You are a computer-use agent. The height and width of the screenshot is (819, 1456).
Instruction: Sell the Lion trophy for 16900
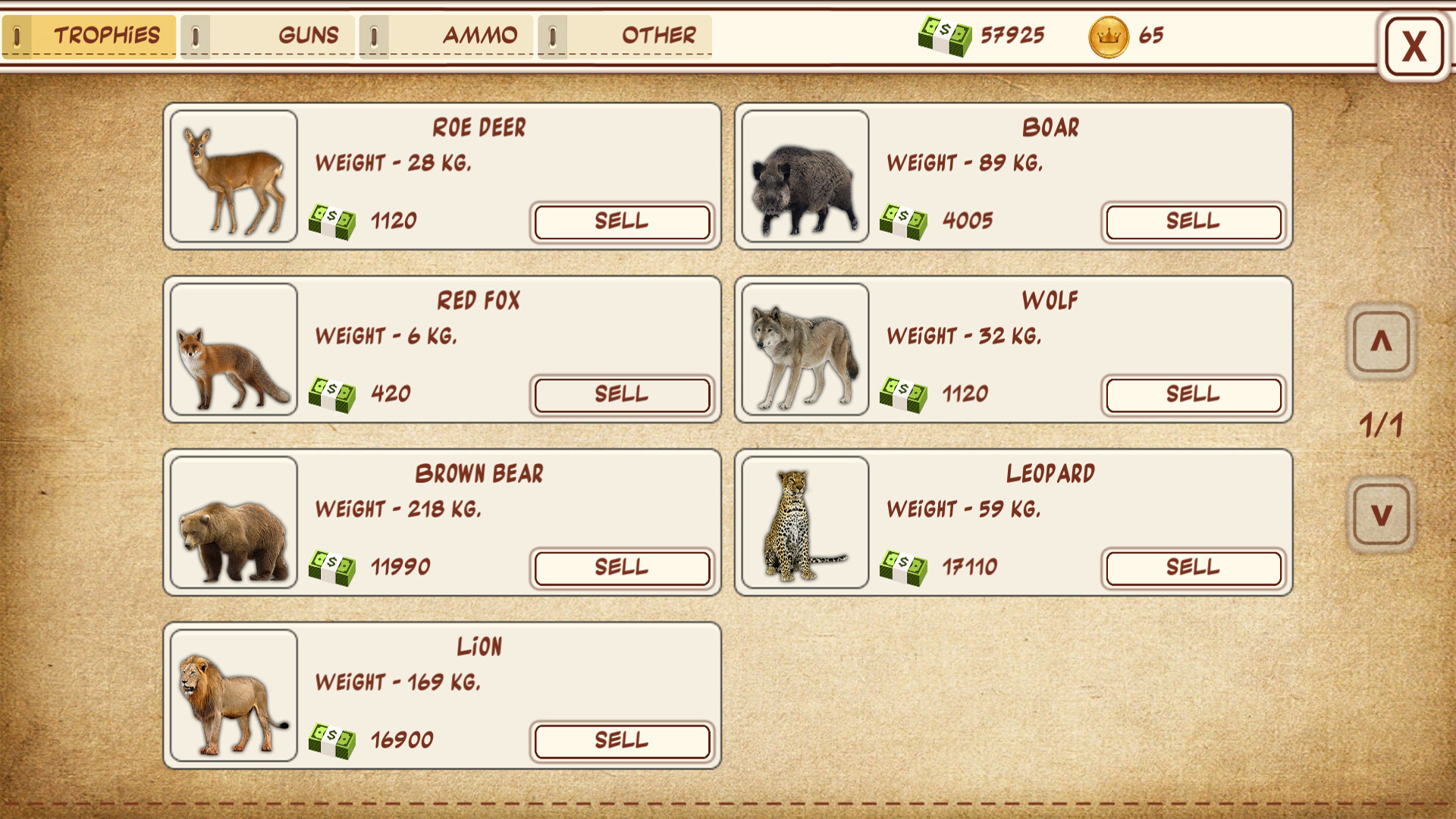coord(621,741)
